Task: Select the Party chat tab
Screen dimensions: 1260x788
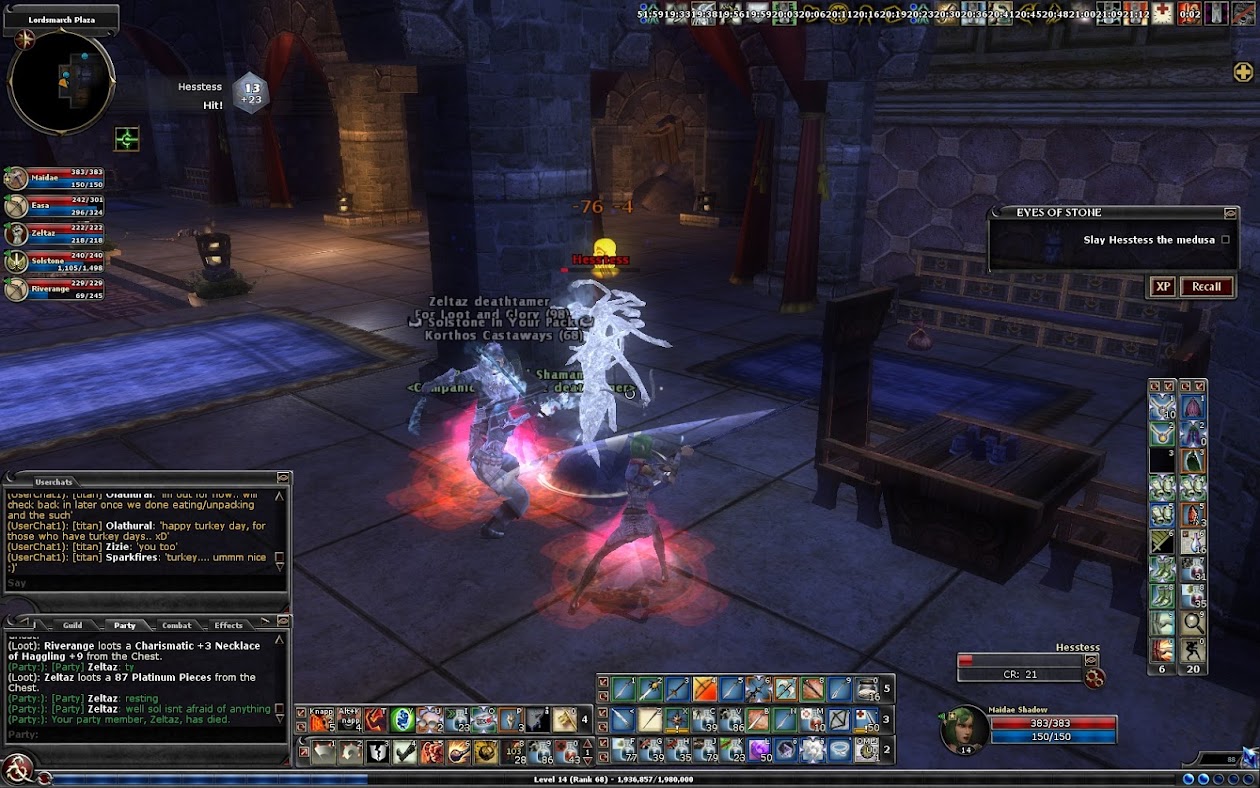Action: tap(124, 626)
